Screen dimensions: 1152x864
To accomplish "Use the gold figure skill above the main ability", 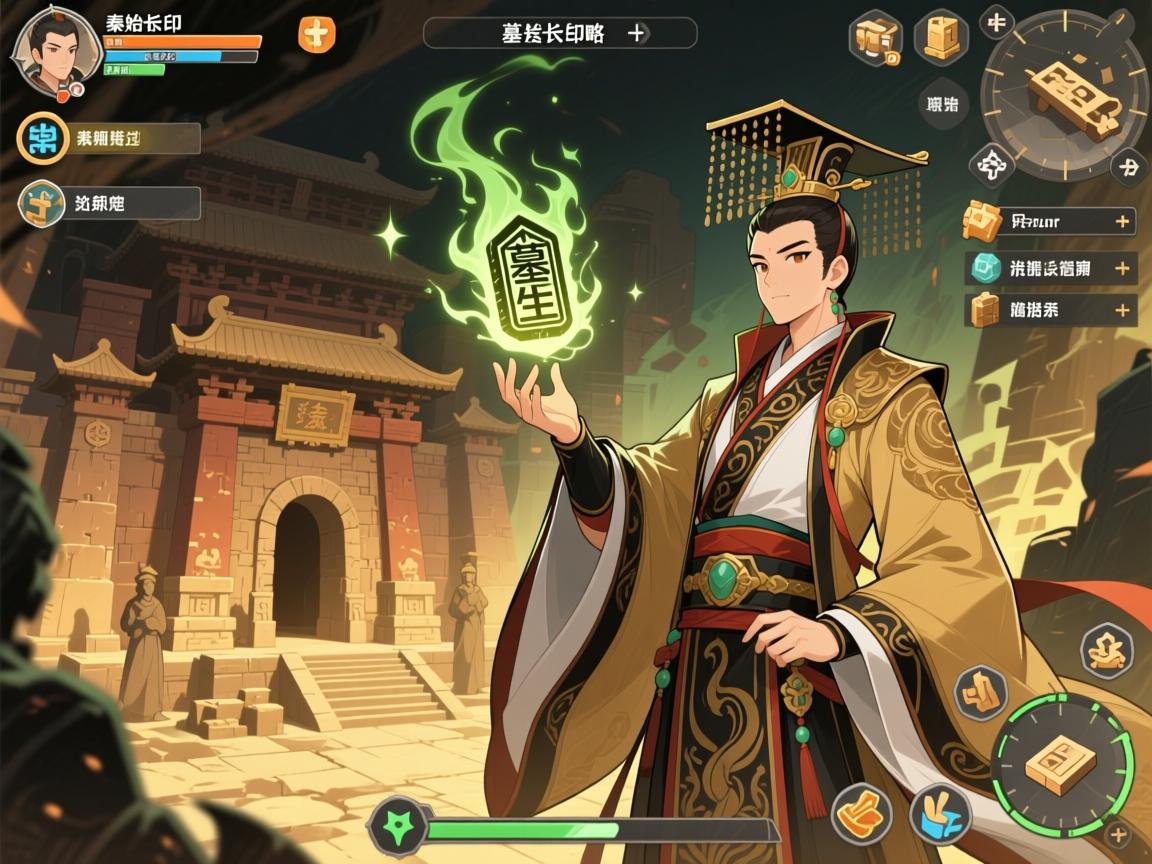I will coord(1108,645).
